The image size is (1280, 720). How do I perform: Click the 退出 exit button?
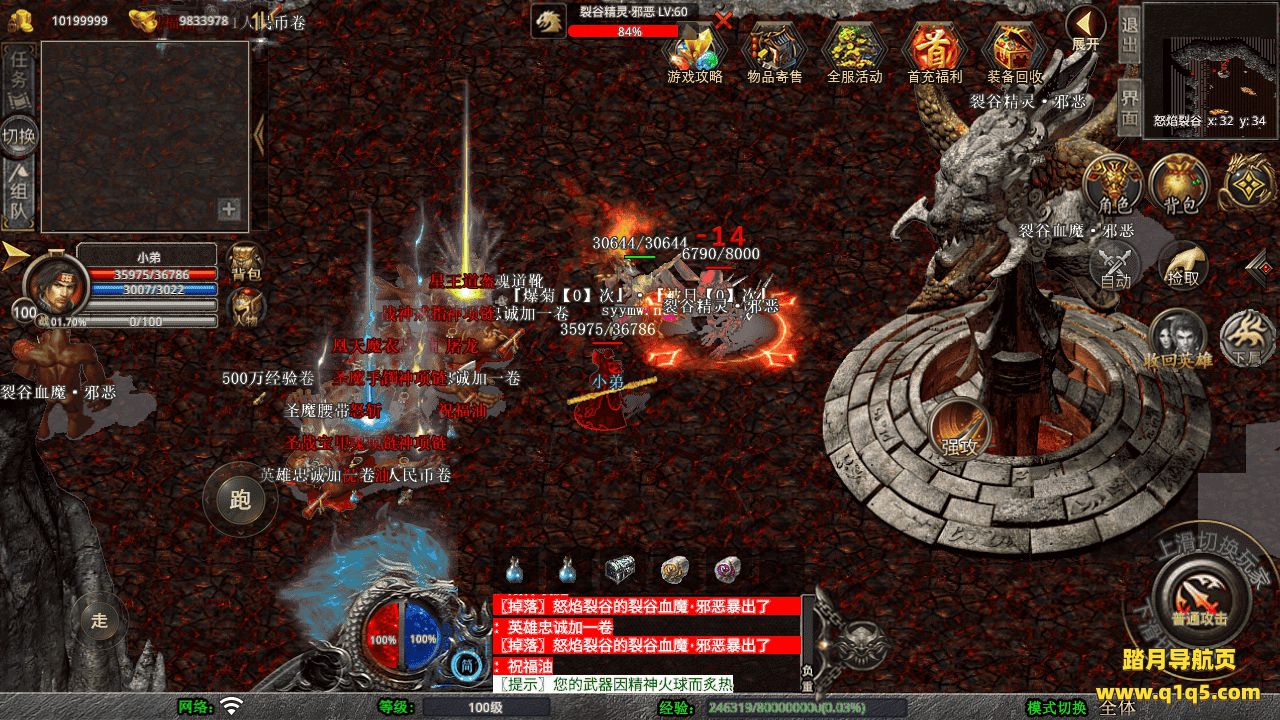click(x=1129, y=36)
